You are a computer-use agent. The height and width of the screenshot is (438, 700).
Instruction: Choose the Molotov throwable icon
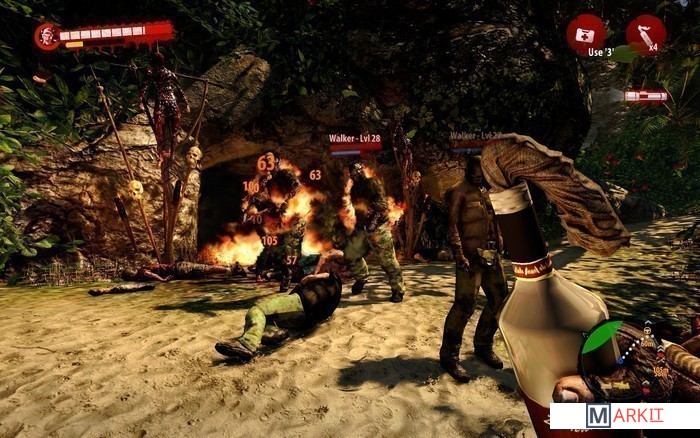click(x=645, y=33)
